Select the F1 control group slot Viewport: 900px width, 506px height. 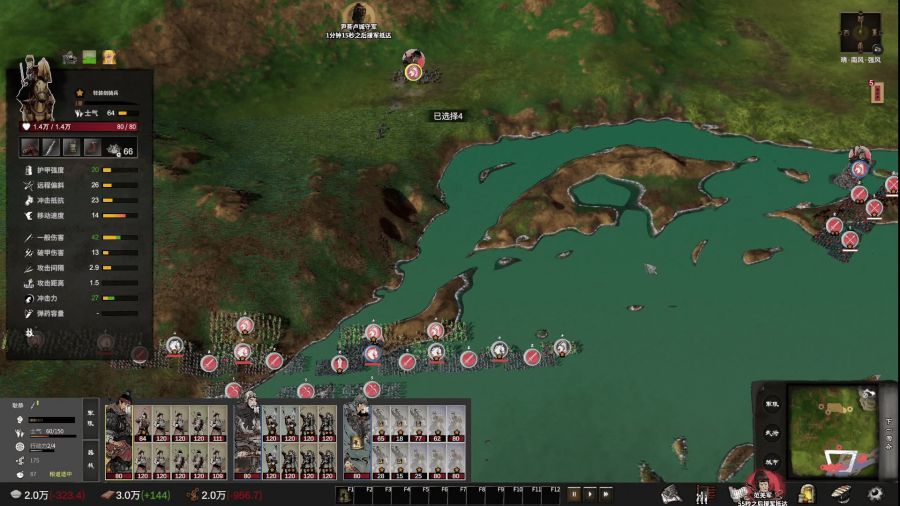349,493
